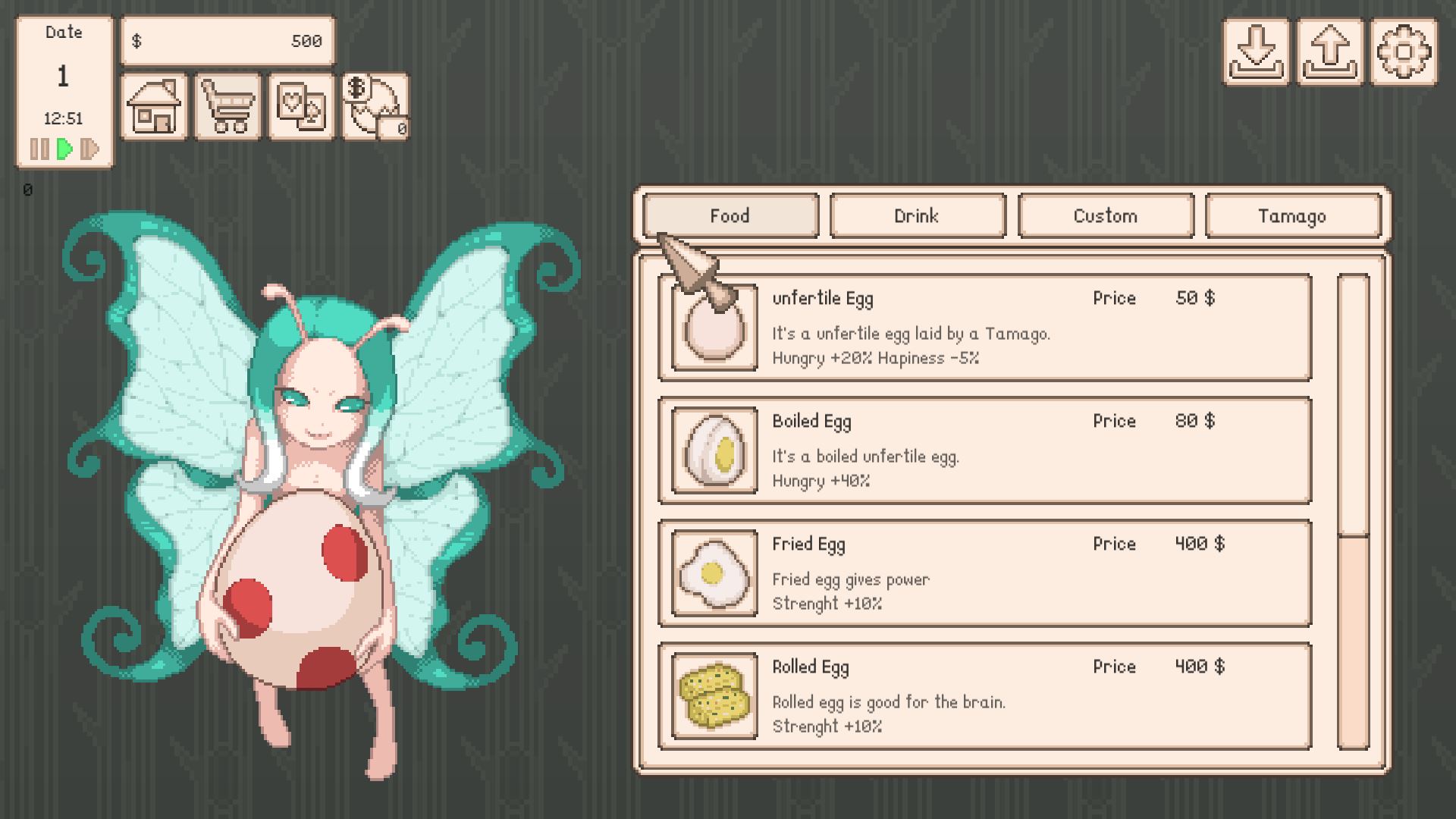This screenshot has height=819, width=1456.
Task: Load game with the upload arrow icon
Action: (1329, 52)
